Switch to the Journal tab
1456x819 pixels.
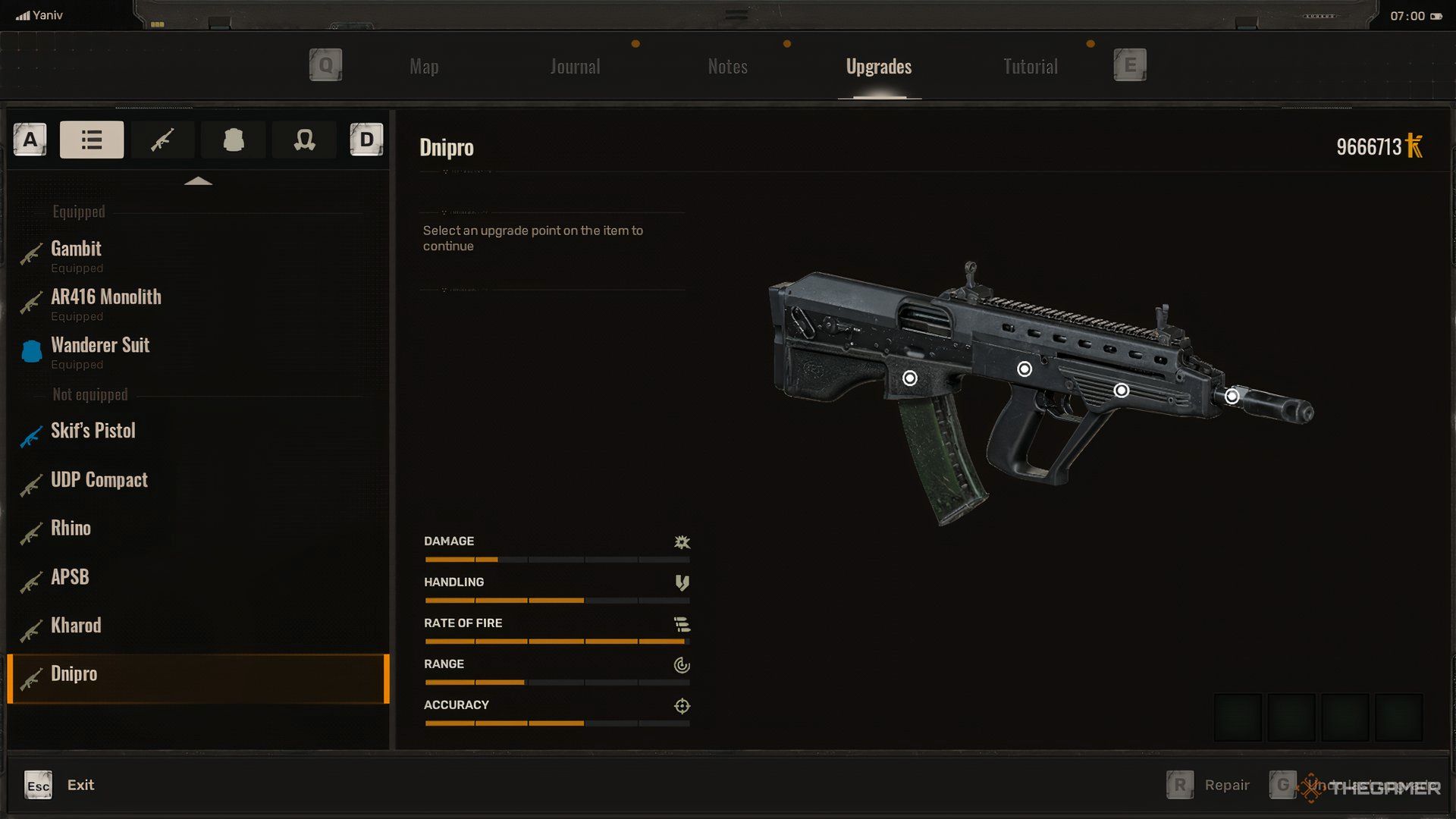[x=575, y=67]
